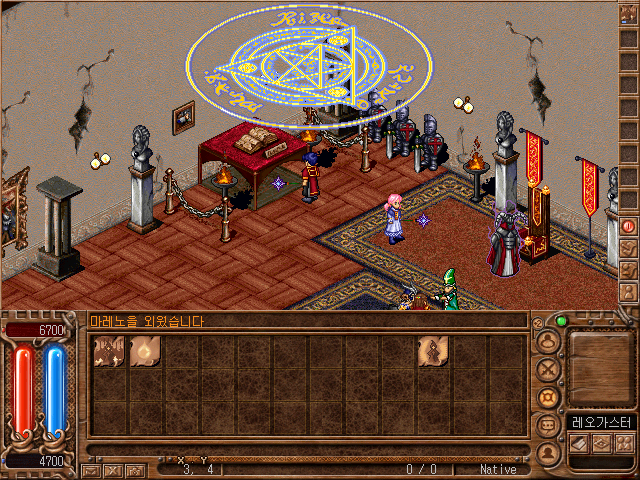The image size is (640, 480).
Task: Select the figure scroll in the inventory
Action: pos(432,352)
